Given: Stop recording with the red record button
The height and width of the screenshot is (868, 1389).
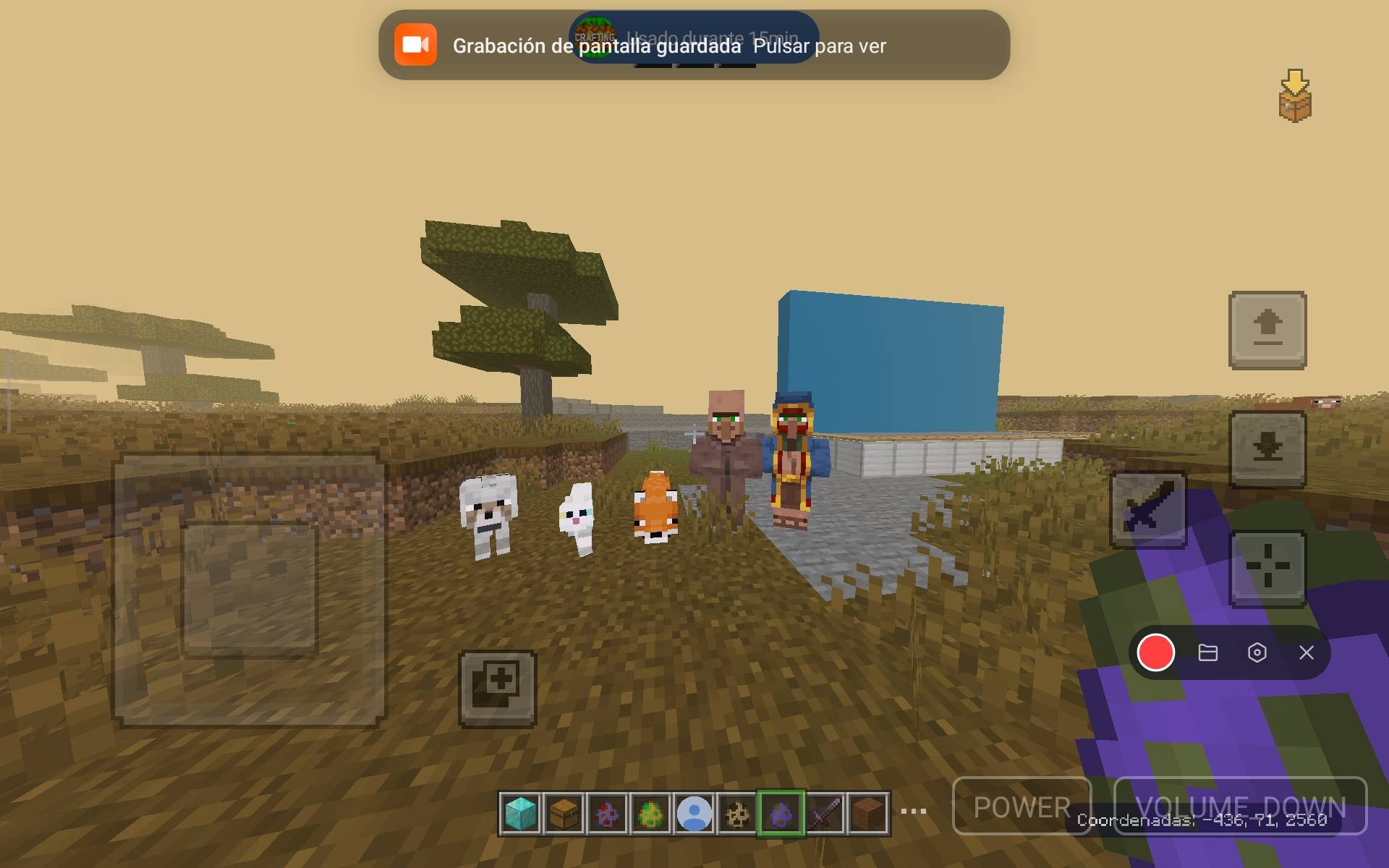Looking at the screenshot, I should [1157, 653].
